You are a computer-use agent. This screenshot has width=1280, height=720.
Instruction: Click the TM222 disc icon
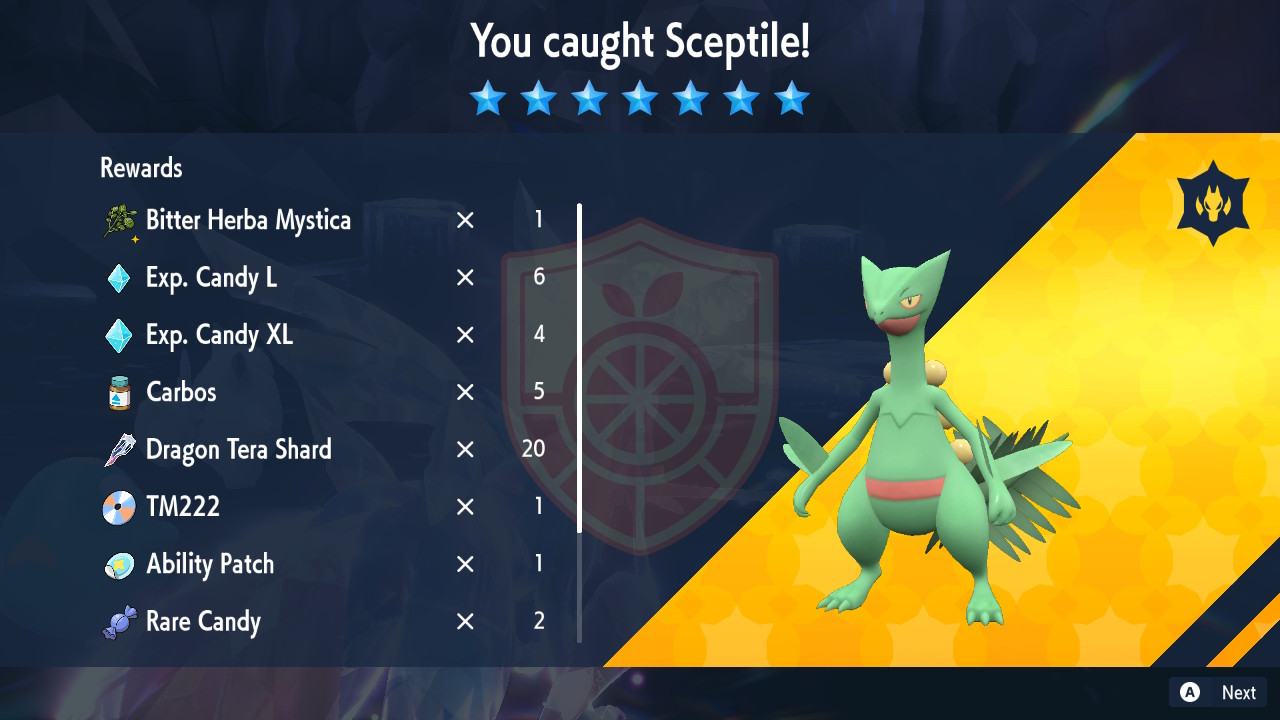coord(120,507)
